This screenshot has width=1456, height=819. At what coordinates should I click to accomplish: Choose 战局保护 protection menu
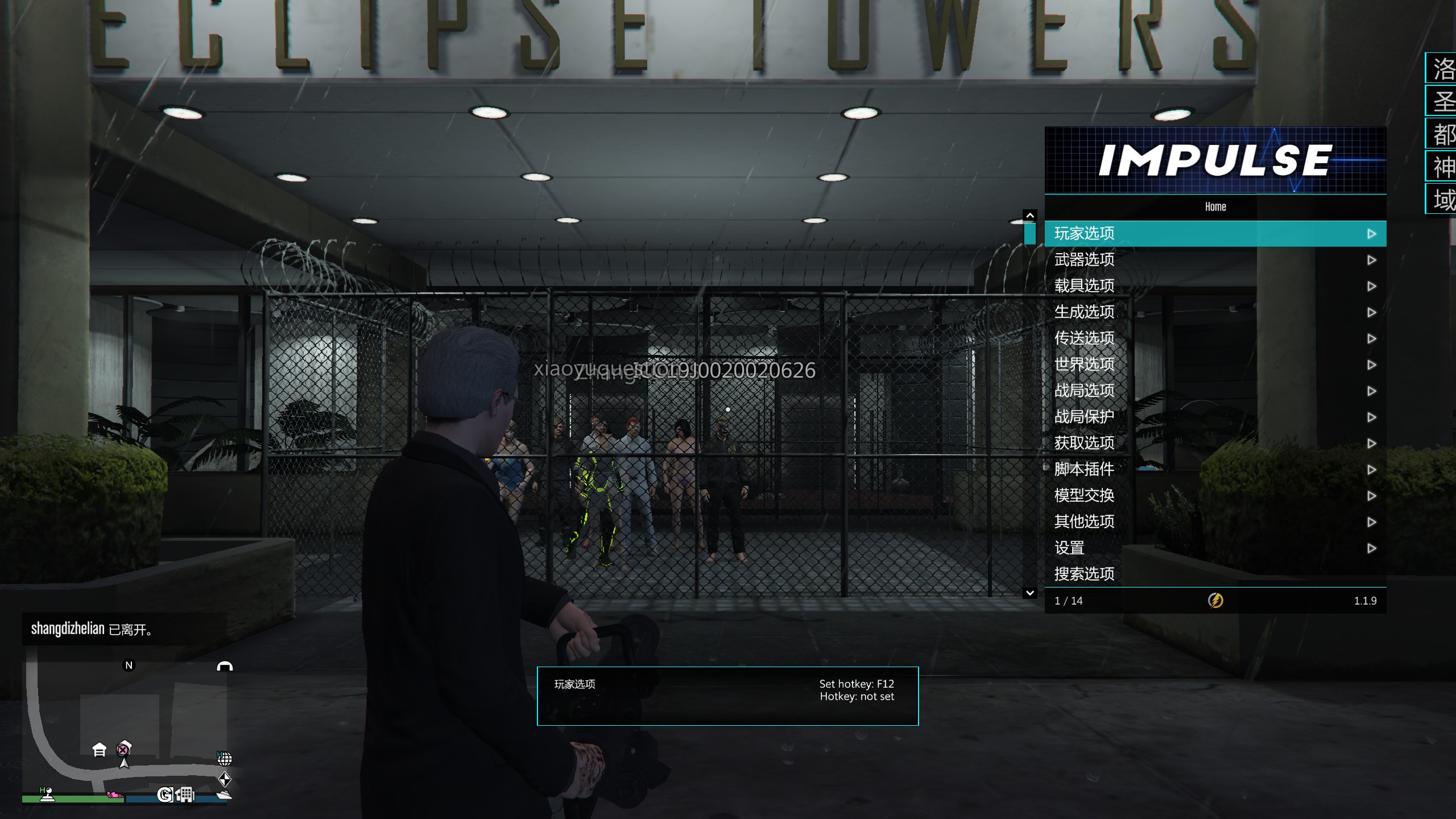(1215, 417)
